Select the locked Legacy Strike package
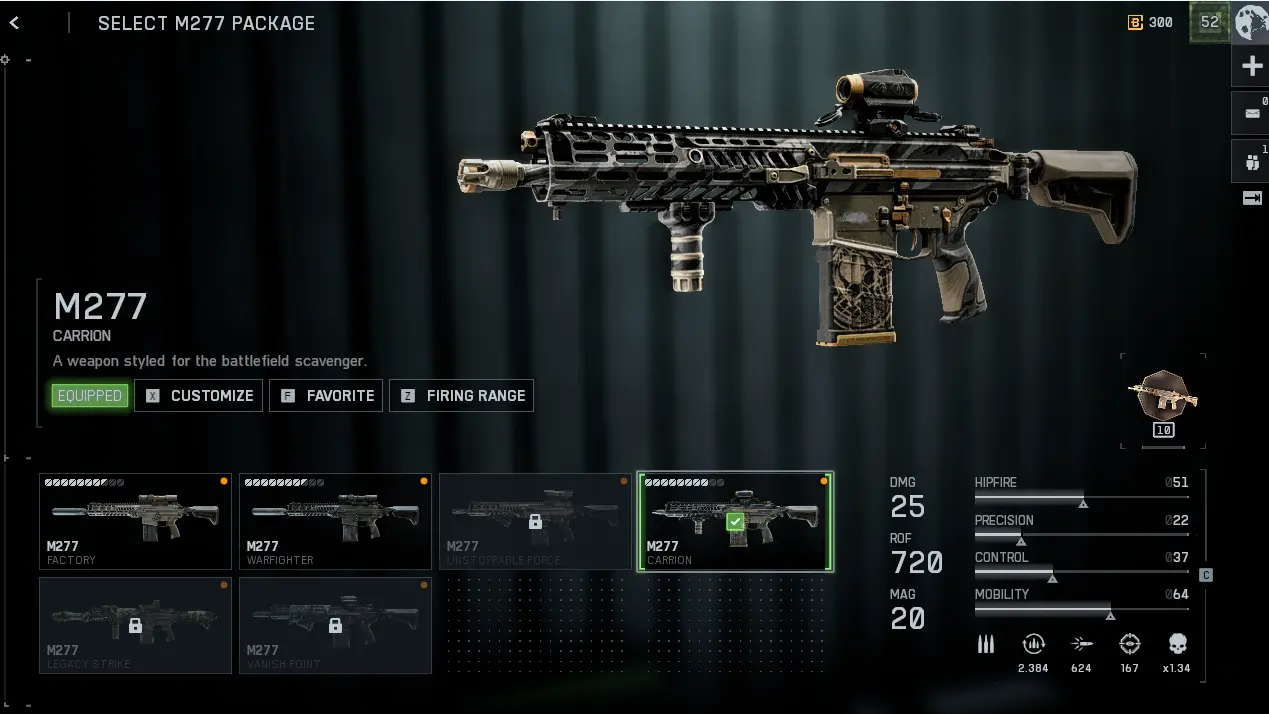The height and width of the screenshot is (714, 1269). point(135,625)
